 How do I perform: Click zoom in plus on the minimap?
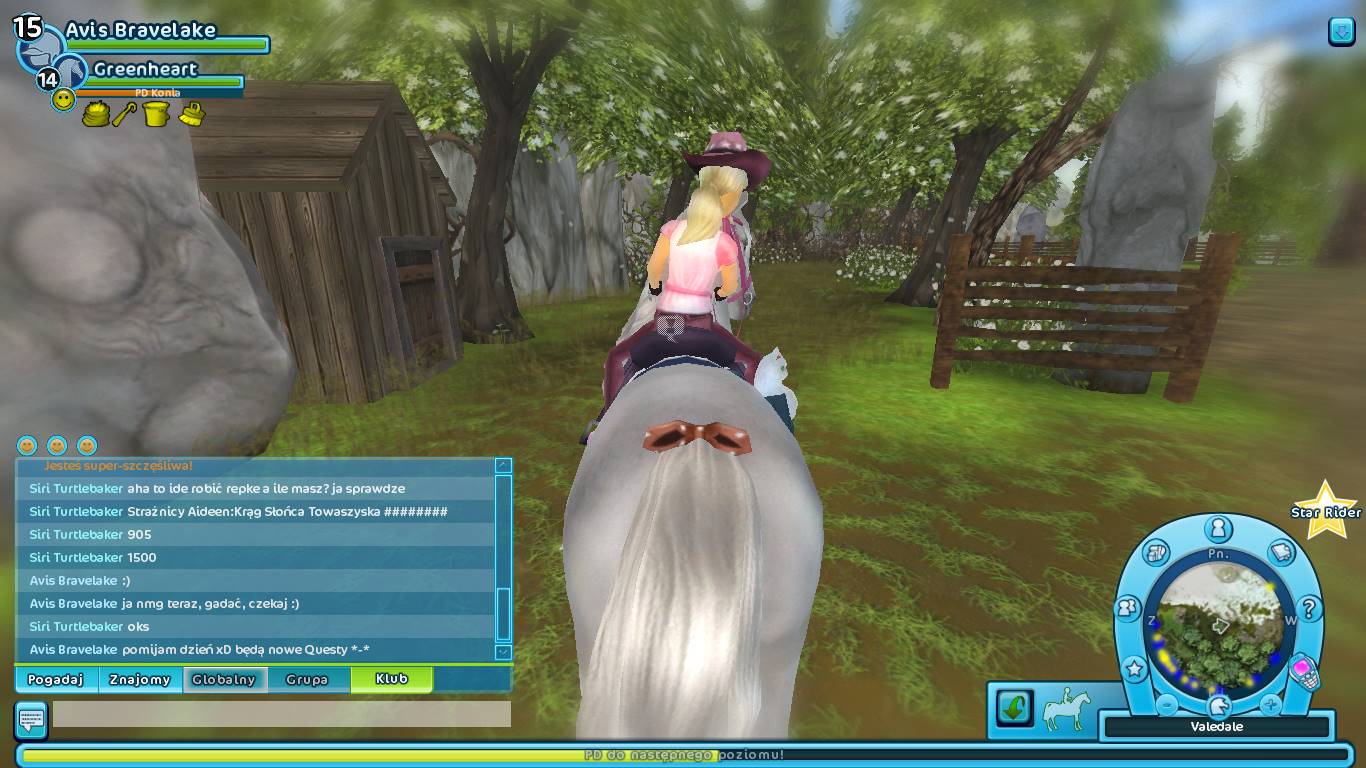tap(1270, 704)
